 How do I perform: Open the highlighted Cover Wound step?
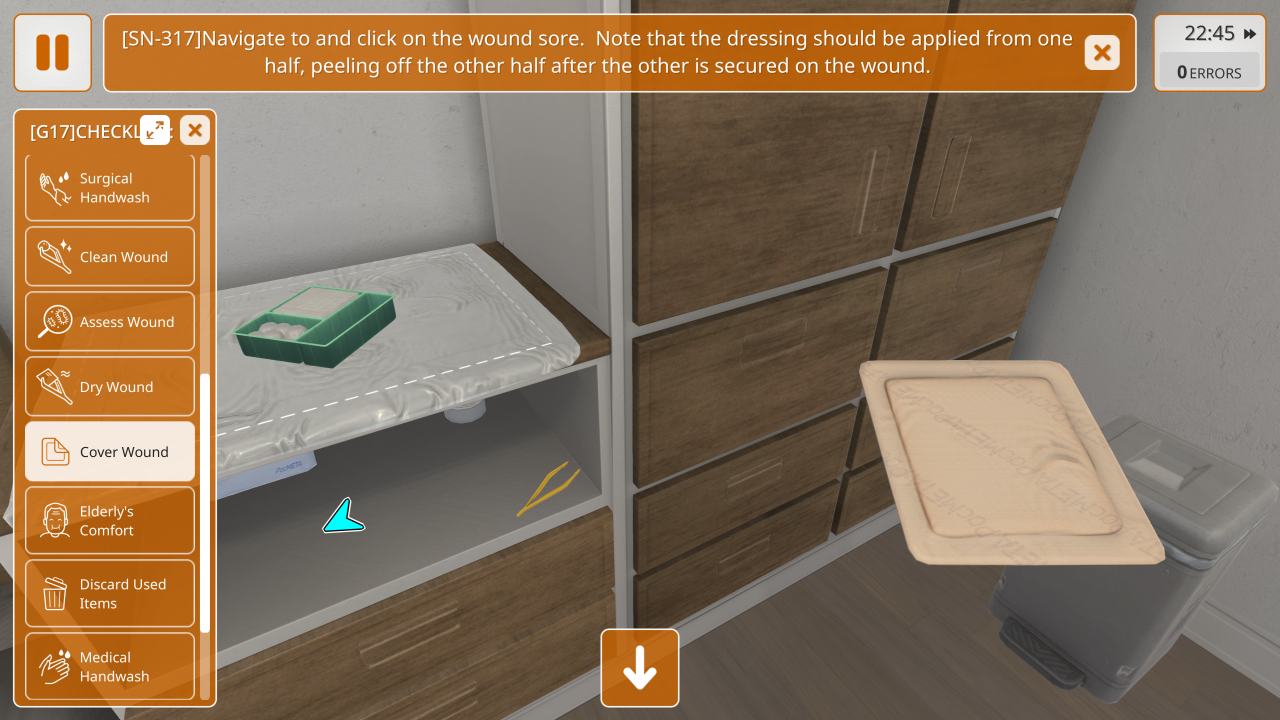(x=110, y=452)
